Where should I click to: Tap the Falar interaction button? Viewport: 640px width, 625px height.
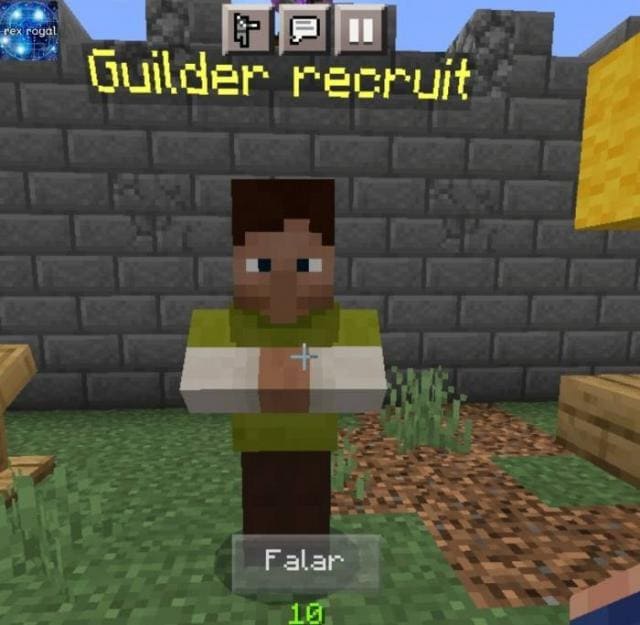click(x=304, y=561)
